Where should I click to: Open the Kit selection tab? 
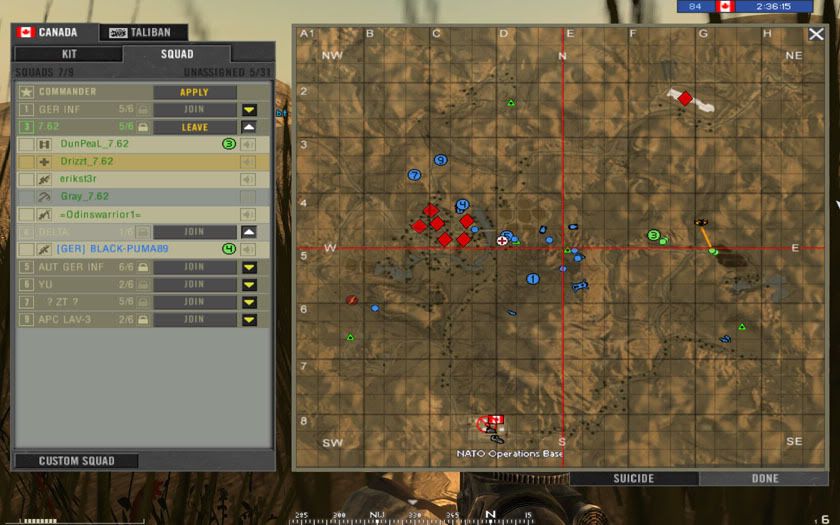[x=68, y=54]
